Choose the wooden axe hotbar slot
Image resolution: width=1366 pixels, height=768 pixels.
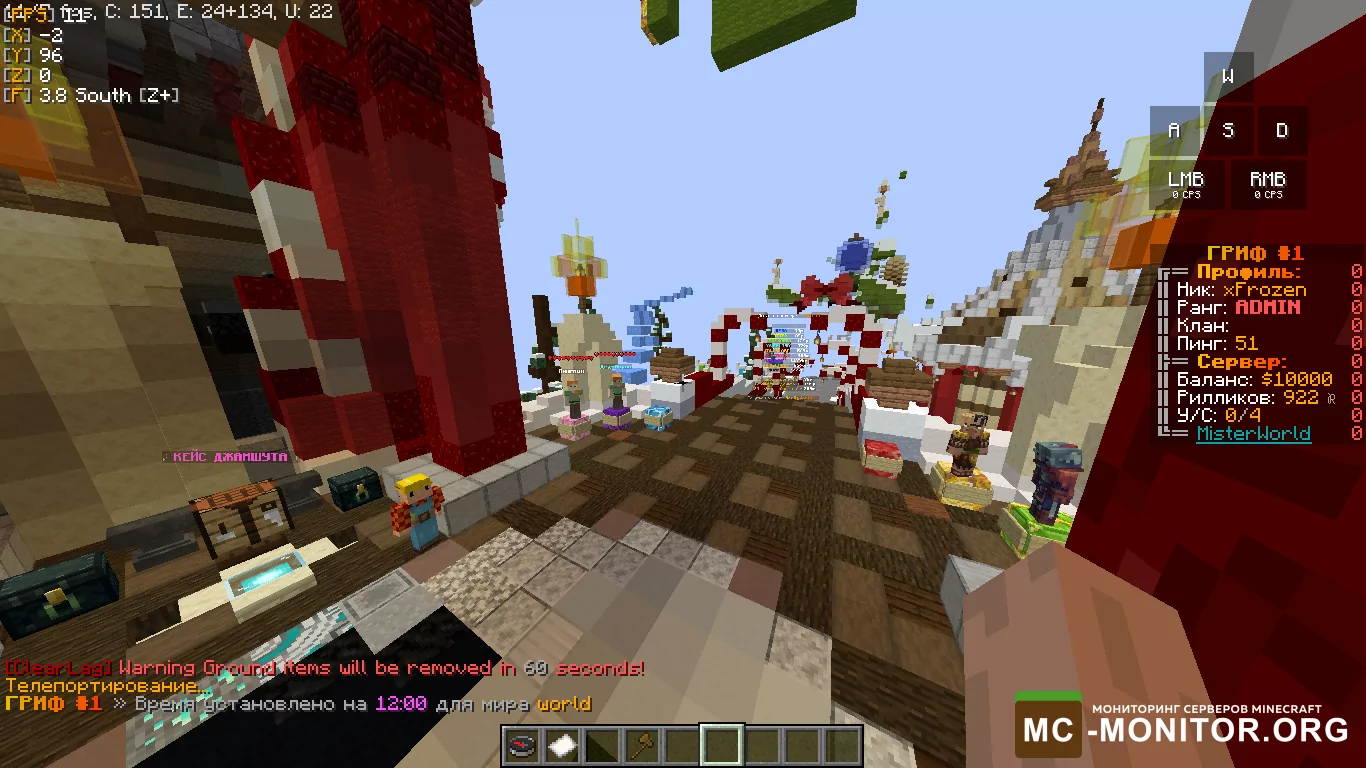point(641,746)
